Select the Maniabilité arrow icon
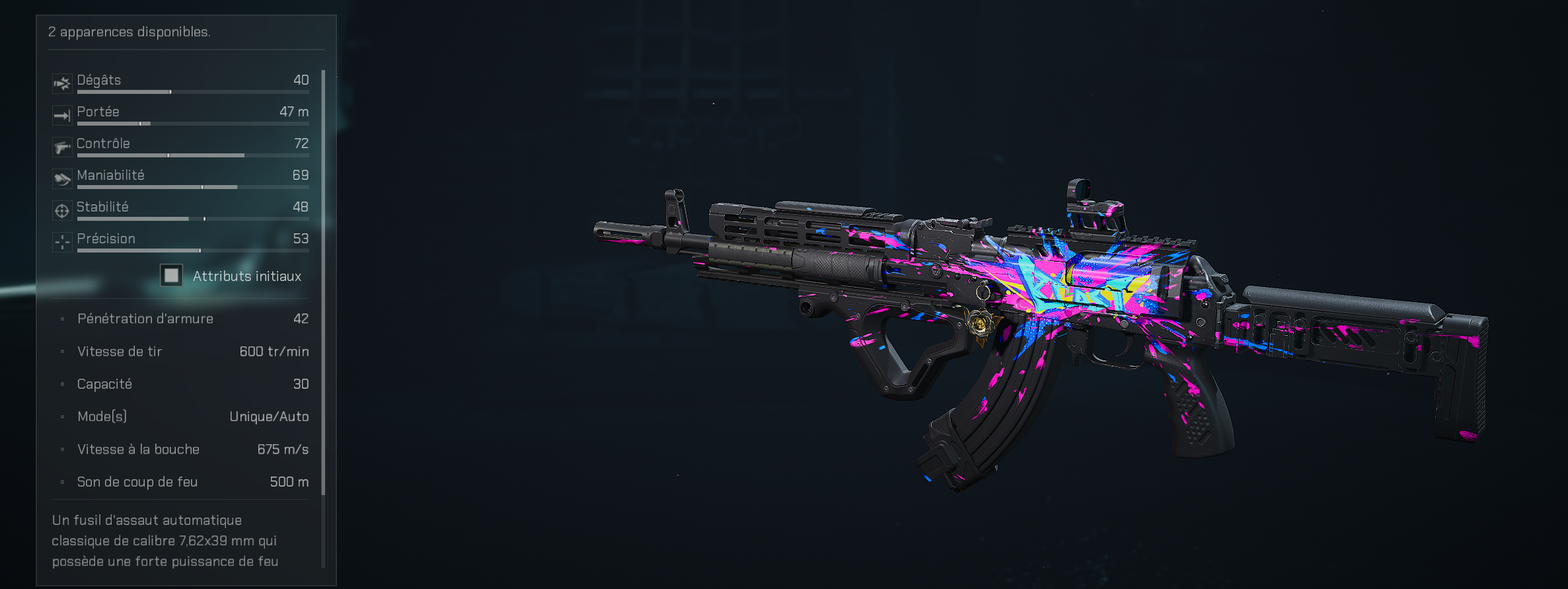The width and height of the screenshot is (1568, 589). pos(62,178)
